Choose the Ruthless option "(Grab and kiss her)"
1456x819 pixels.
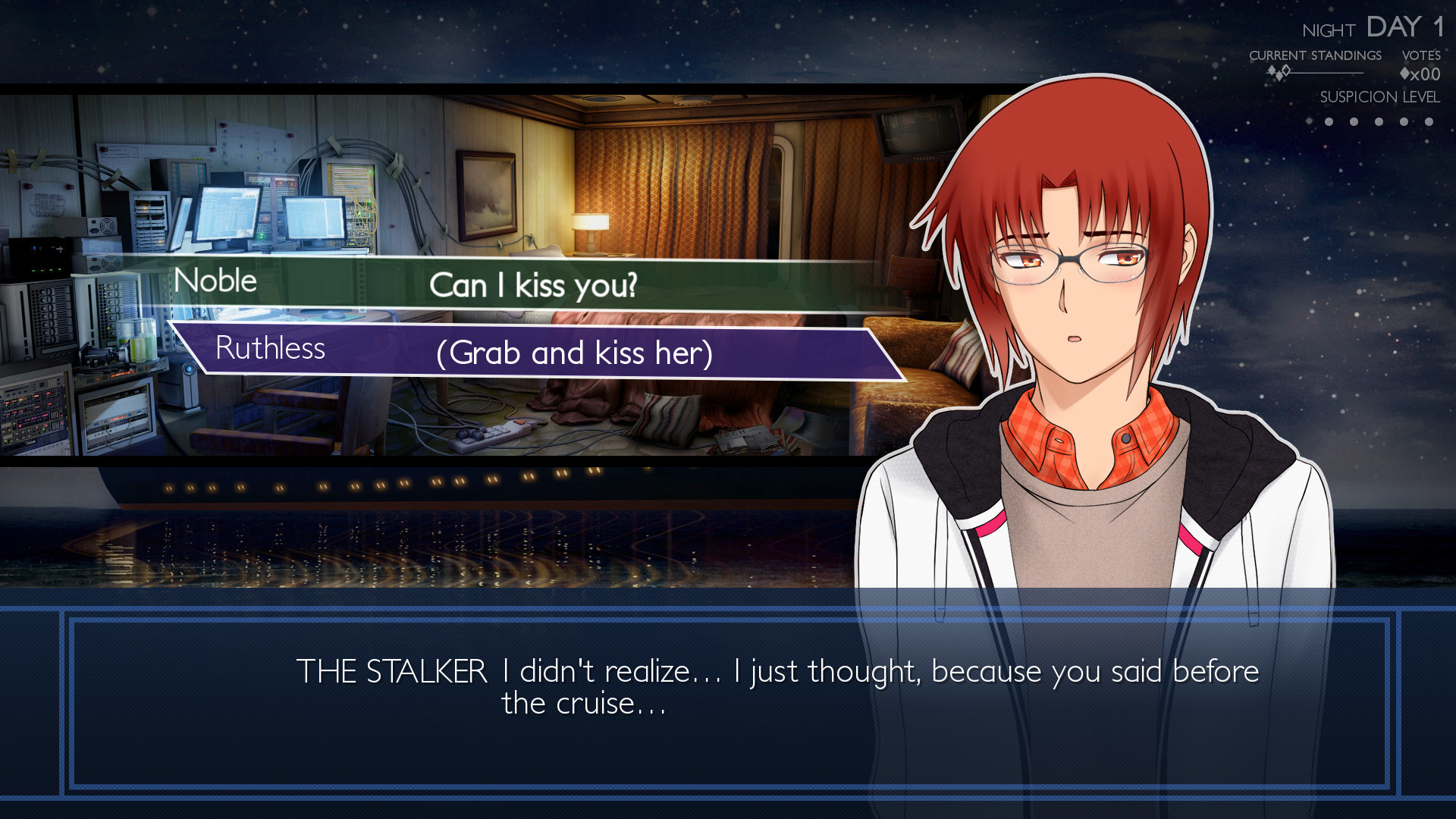(573, 351)
